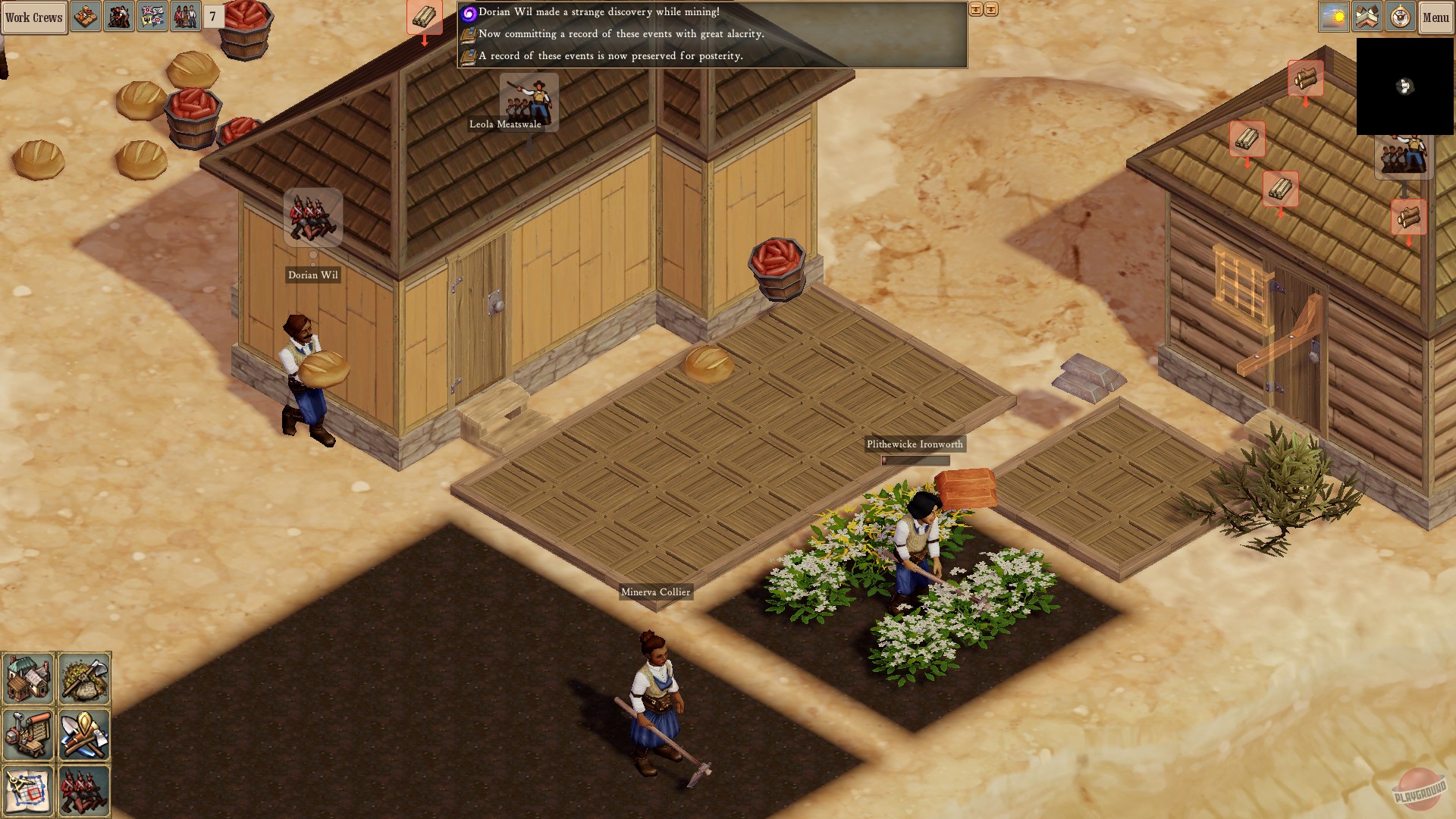Select the mining tools icon with shovel and axe
This screenshot has height=819, width=1456.
[84, 734]
